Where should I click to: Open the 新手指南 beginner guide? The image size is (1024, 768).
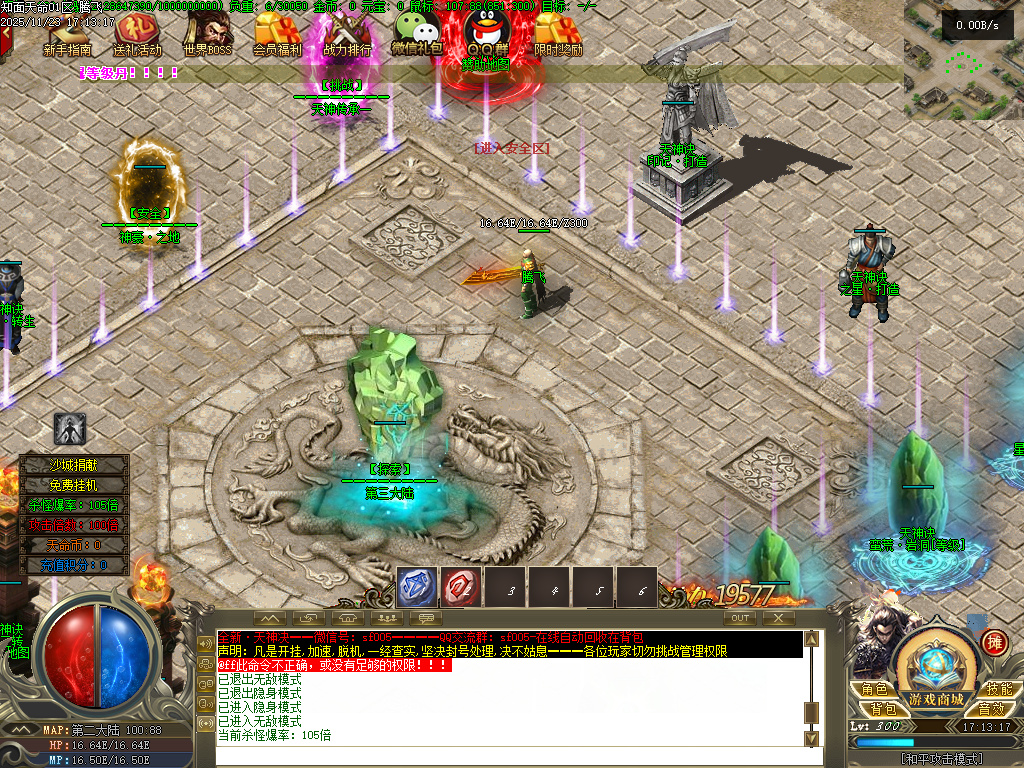(x=68, y=37)
